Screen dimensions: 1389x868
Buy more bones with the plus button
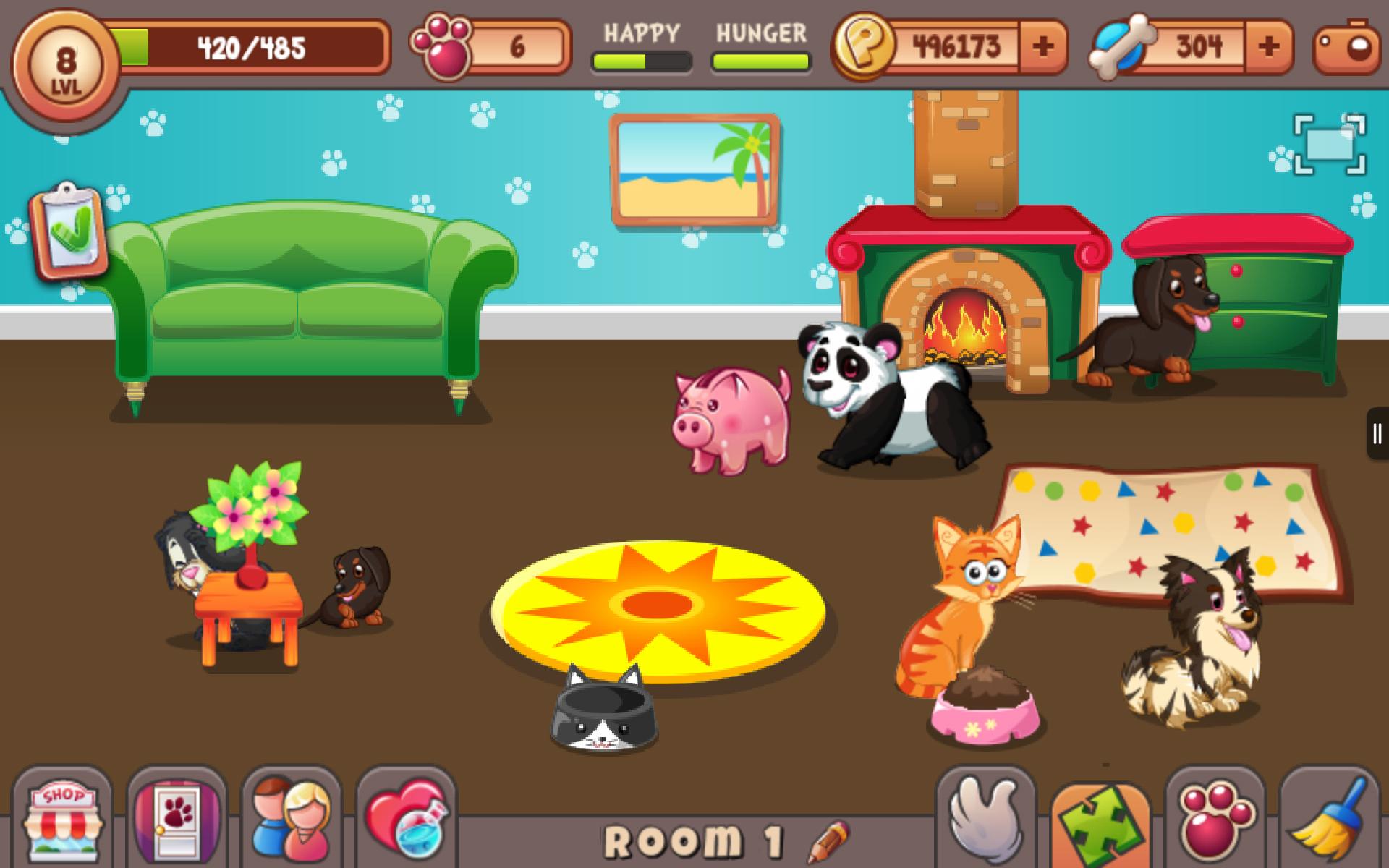(1266, 45)
